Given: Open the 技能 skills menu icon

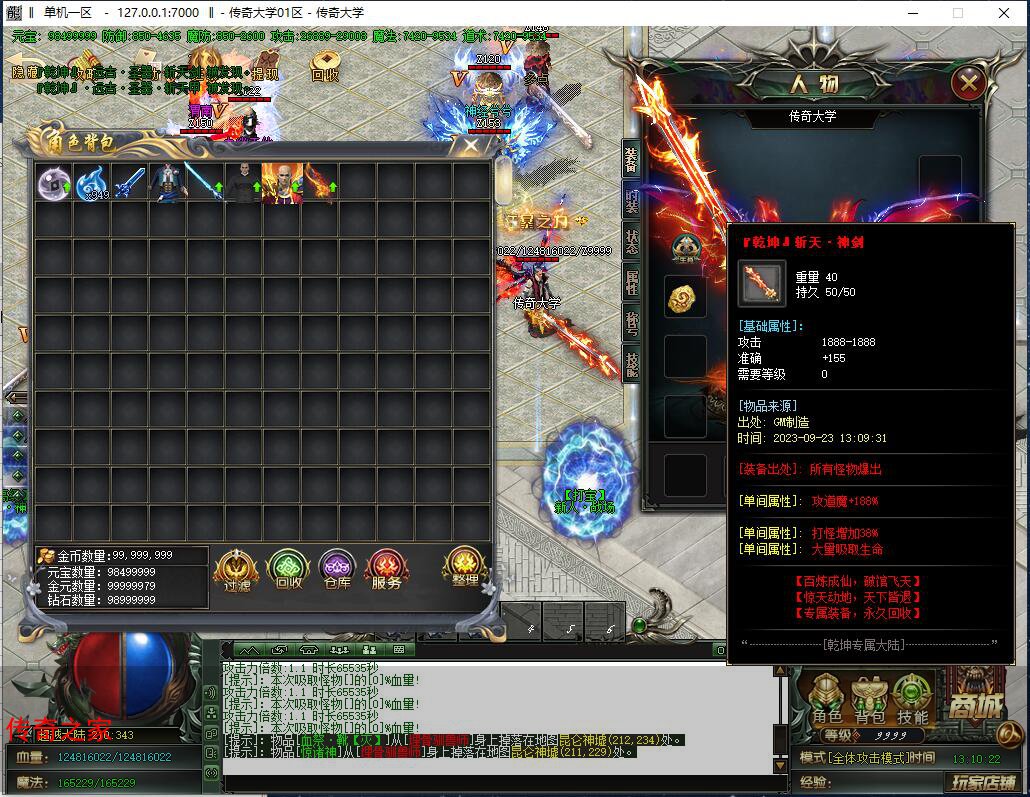Looking at the screenshot, I should point(912,700).
